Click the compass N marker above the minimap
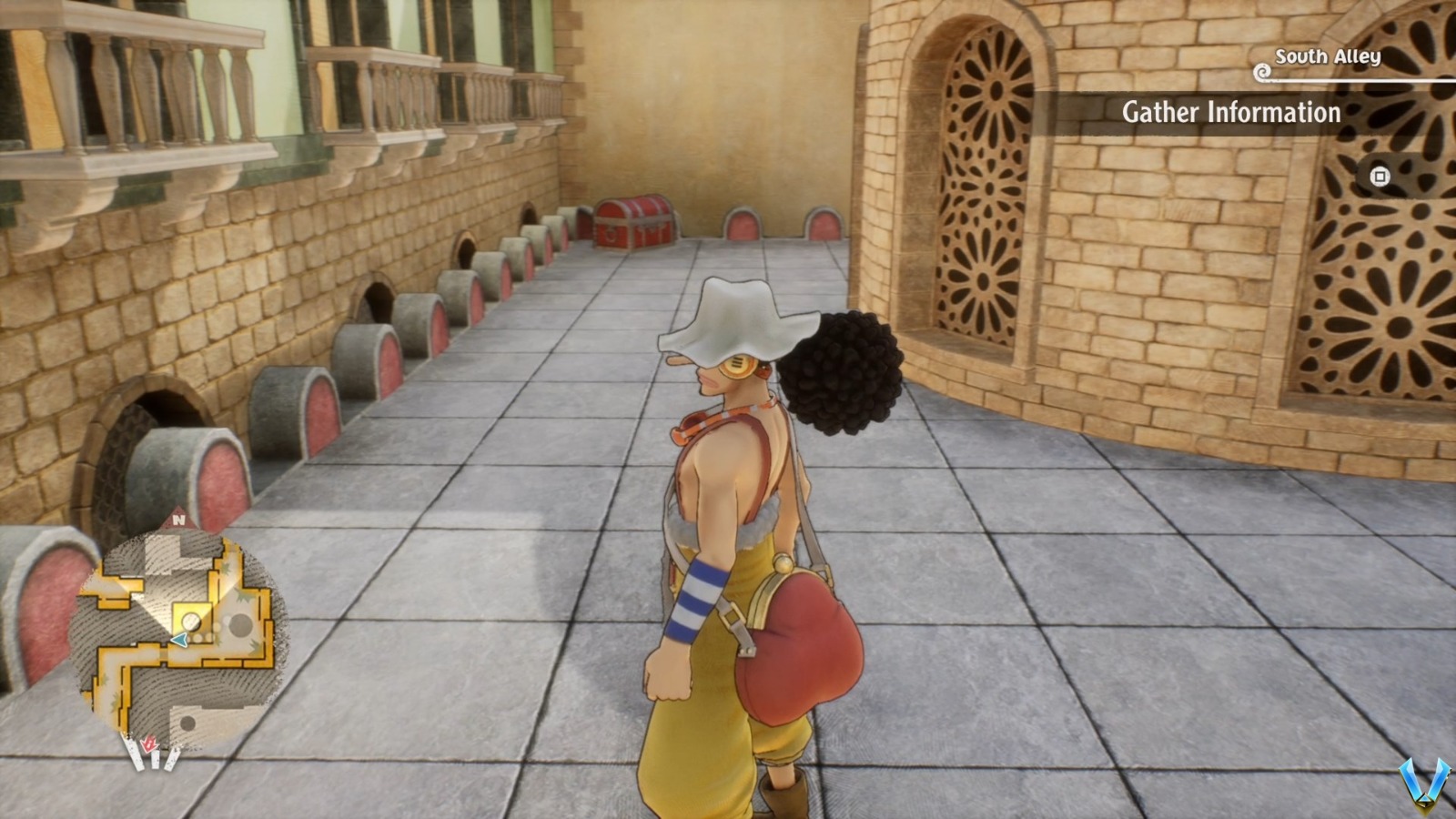 pos(178,521)
